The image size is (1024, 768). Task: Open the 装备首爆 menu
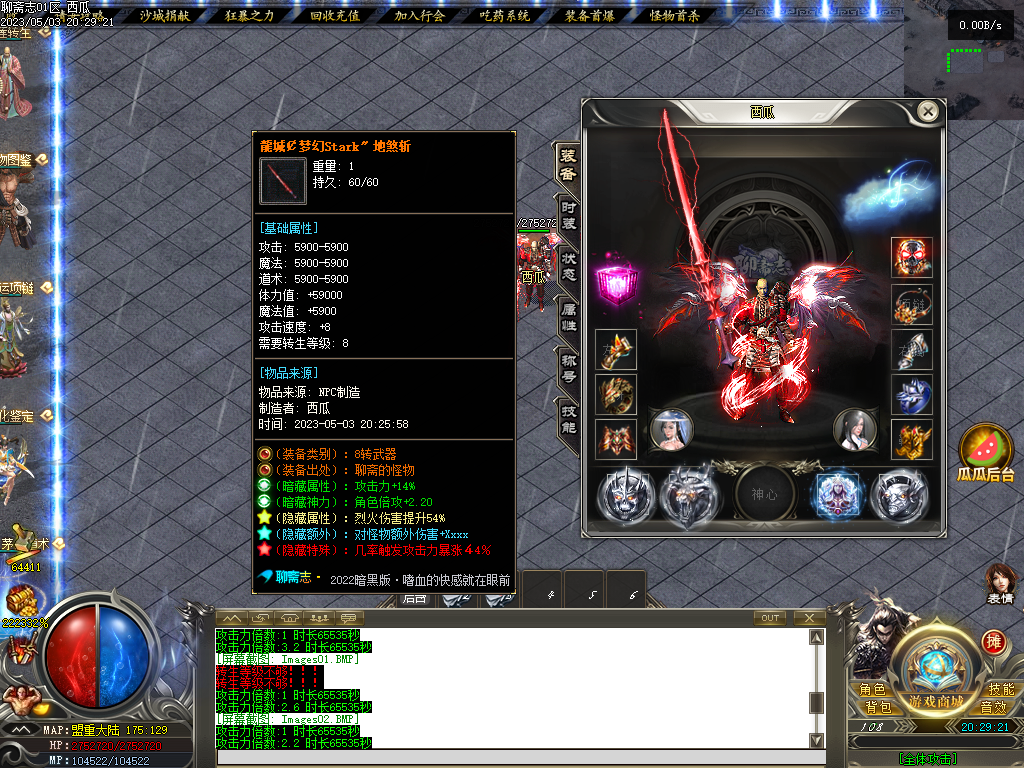click(589, 15)
